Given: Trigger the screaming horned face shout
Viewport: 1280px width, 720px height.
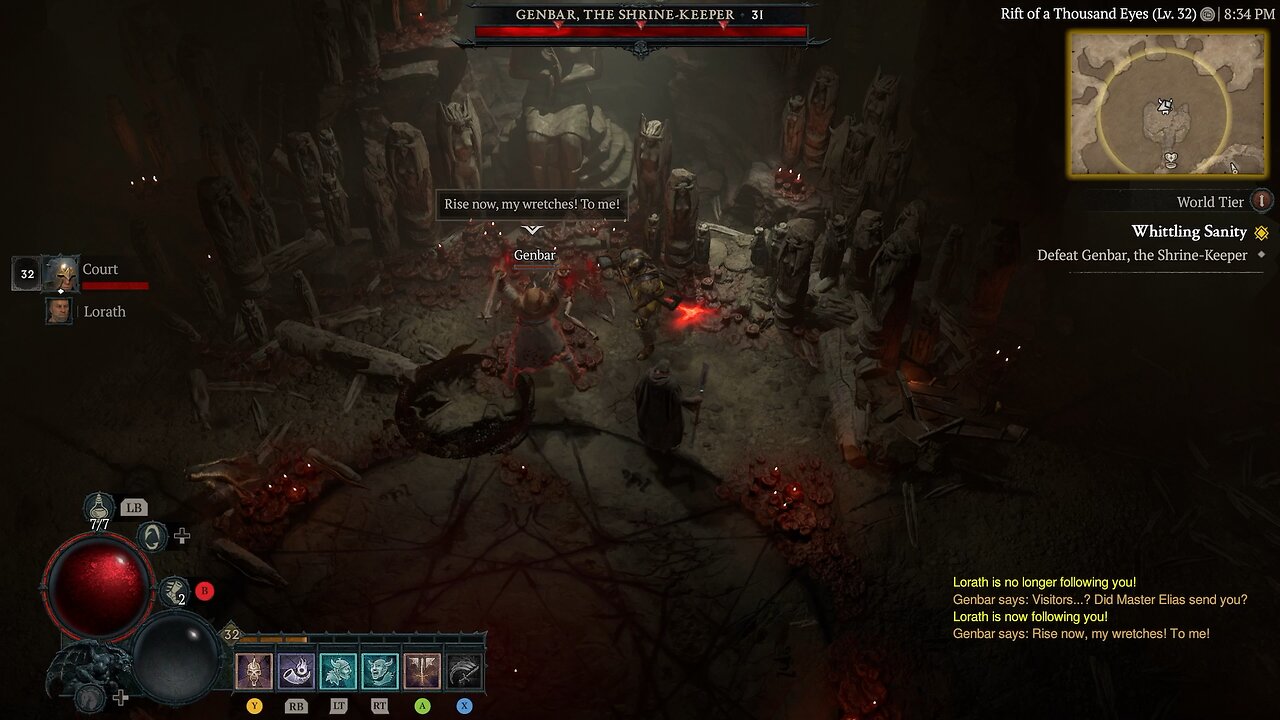Looking at the screenshot, I should click(380, 672).
